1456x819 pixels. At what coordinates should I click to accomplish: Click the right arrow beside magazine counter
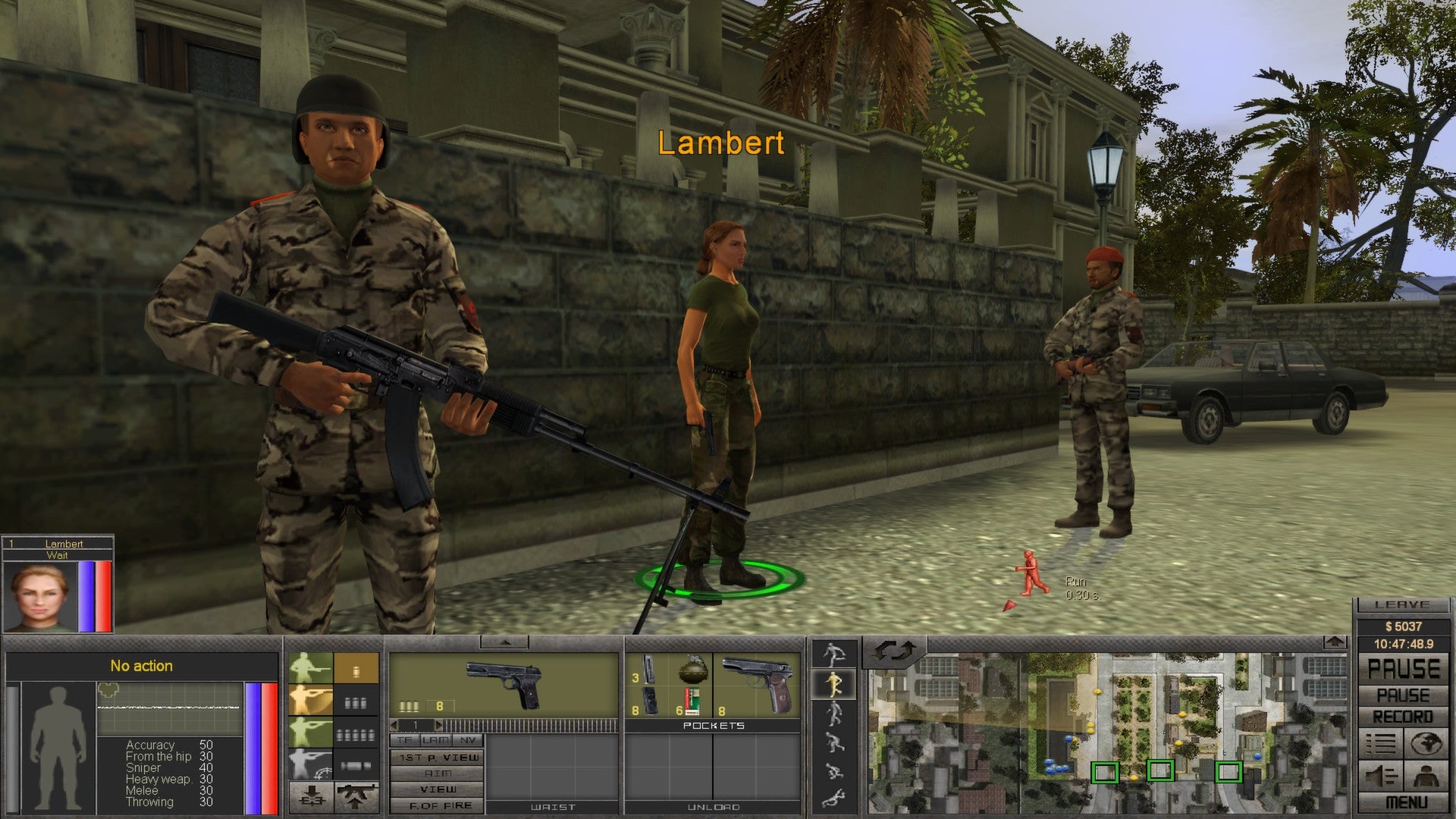(x=438, y=725)
